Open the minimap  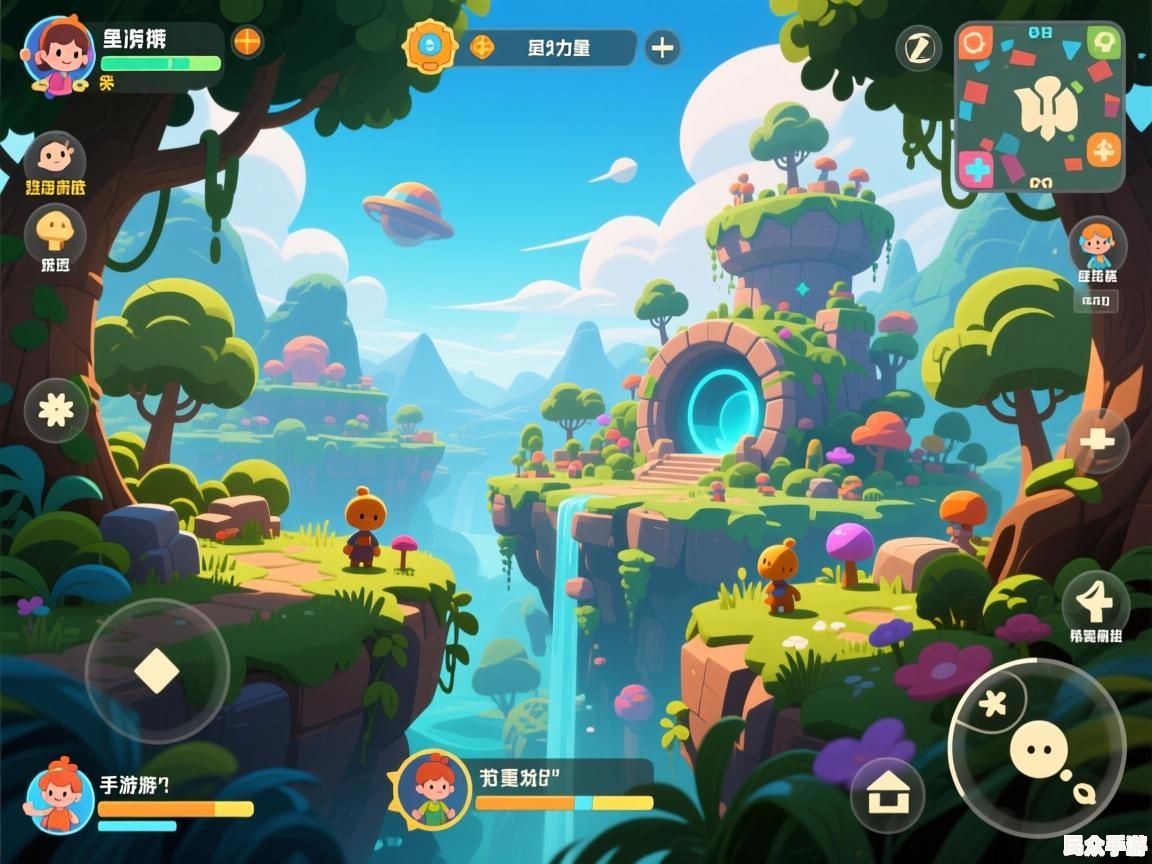click(x=1040, y=106)
